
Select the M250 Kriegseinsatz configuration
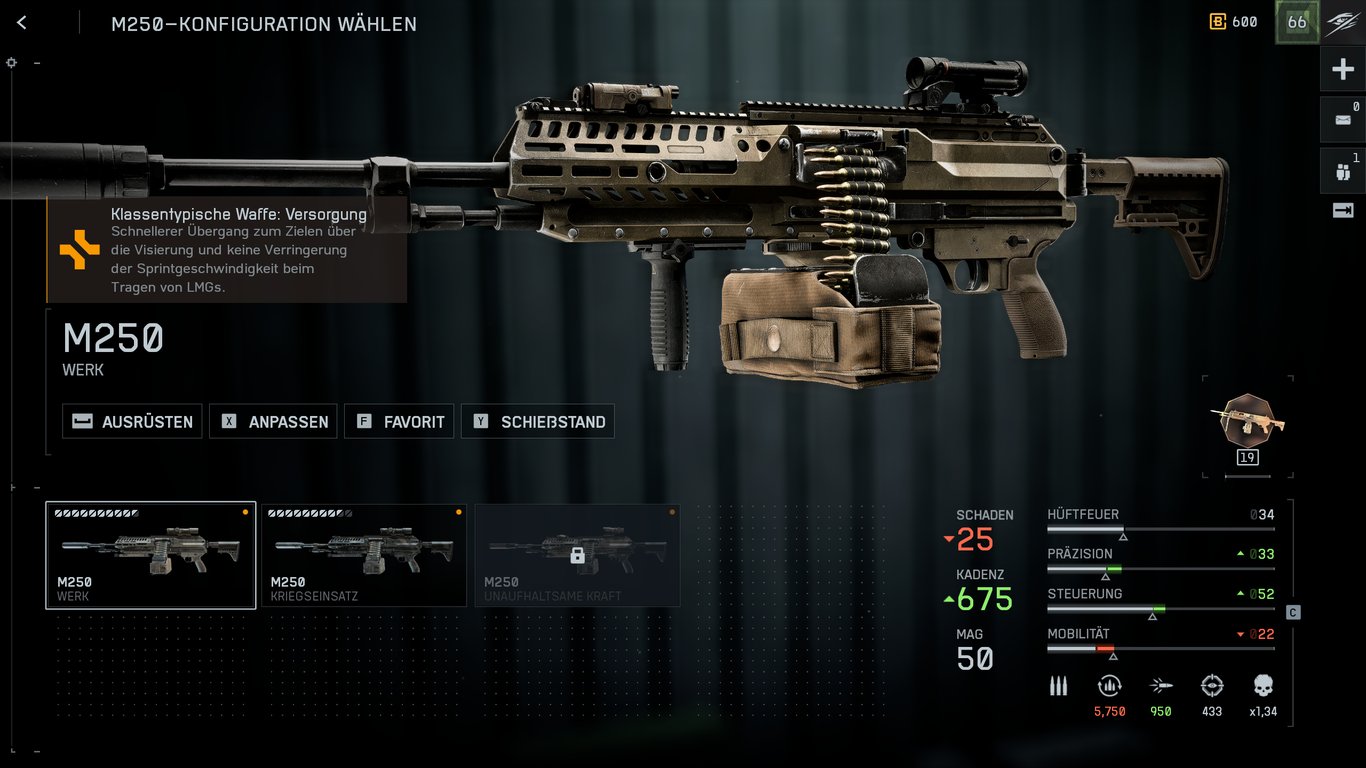pyautogui.click(x=364, y=555)
